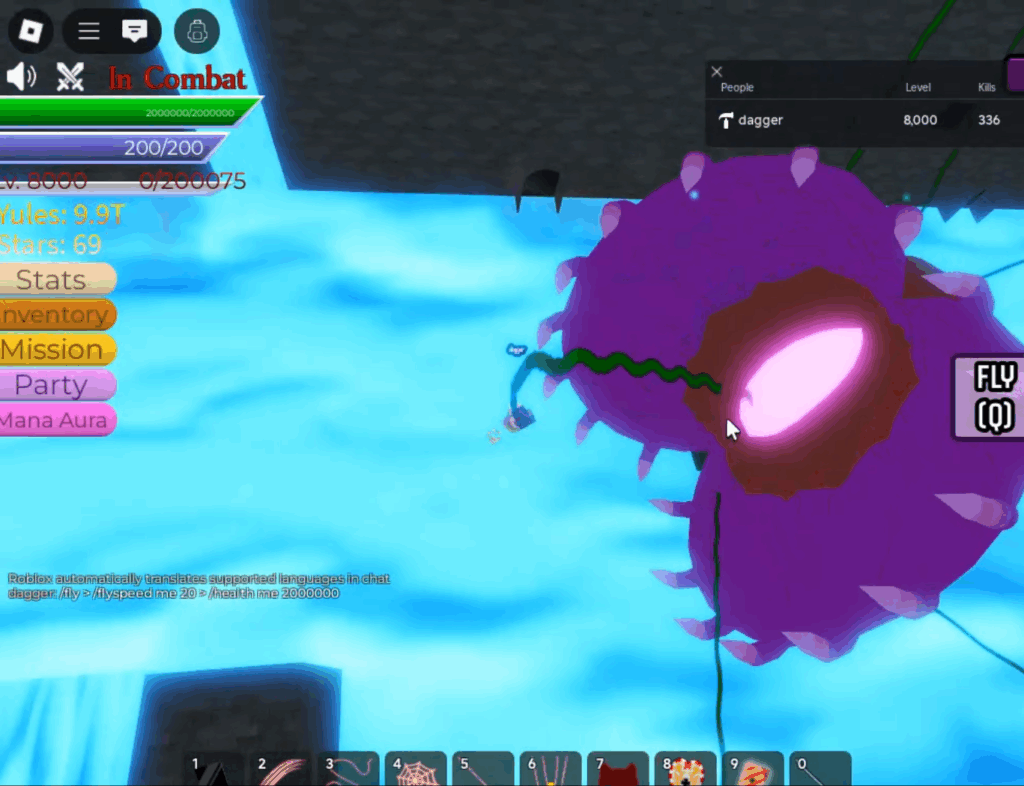Viewport: 1024px width, 786px height.
Task: Activate the Mana Aura button
Action: [x=57, y=420]
